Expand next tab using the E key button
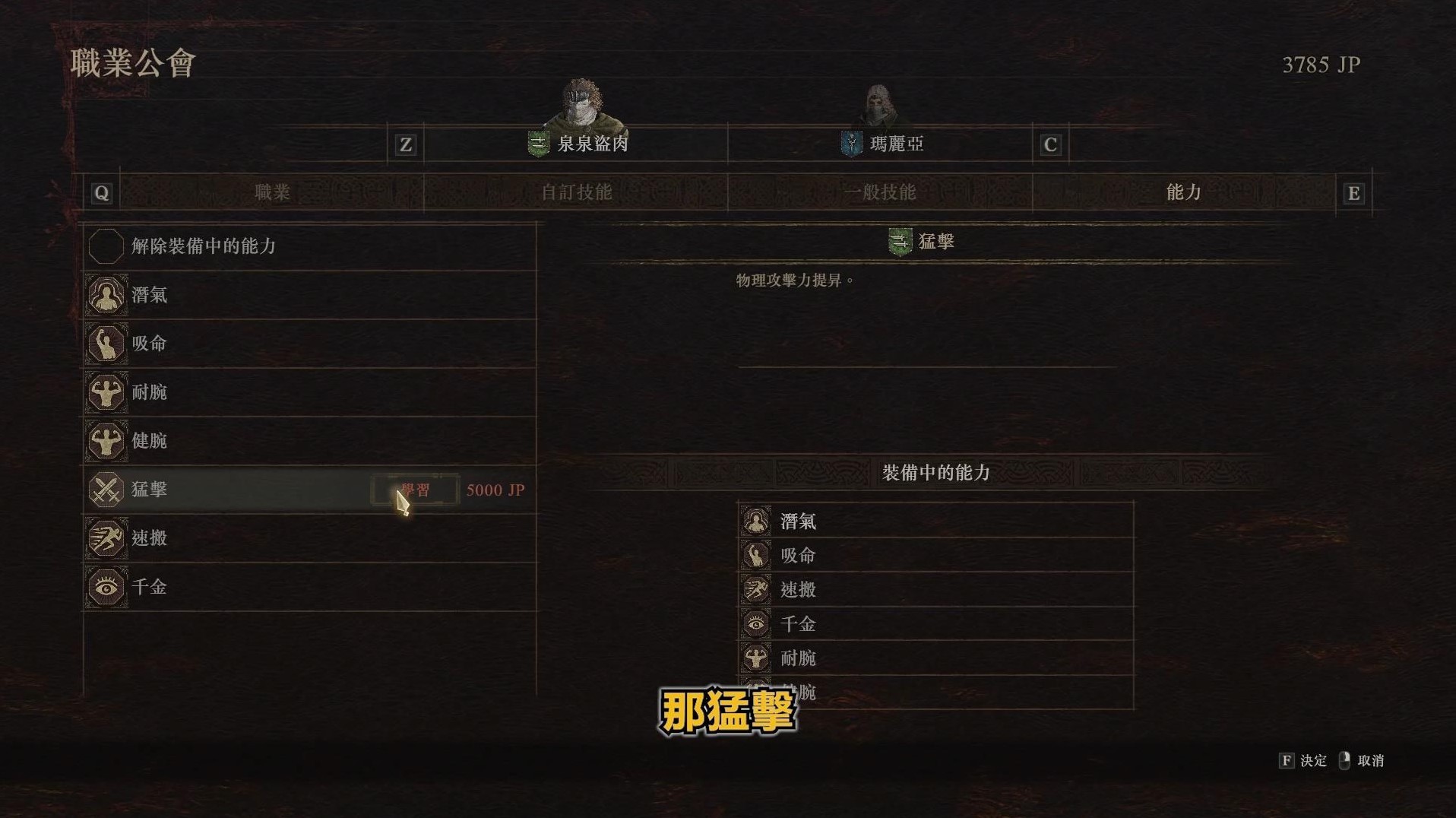 pyautogui.click(x=1353, y=193)
